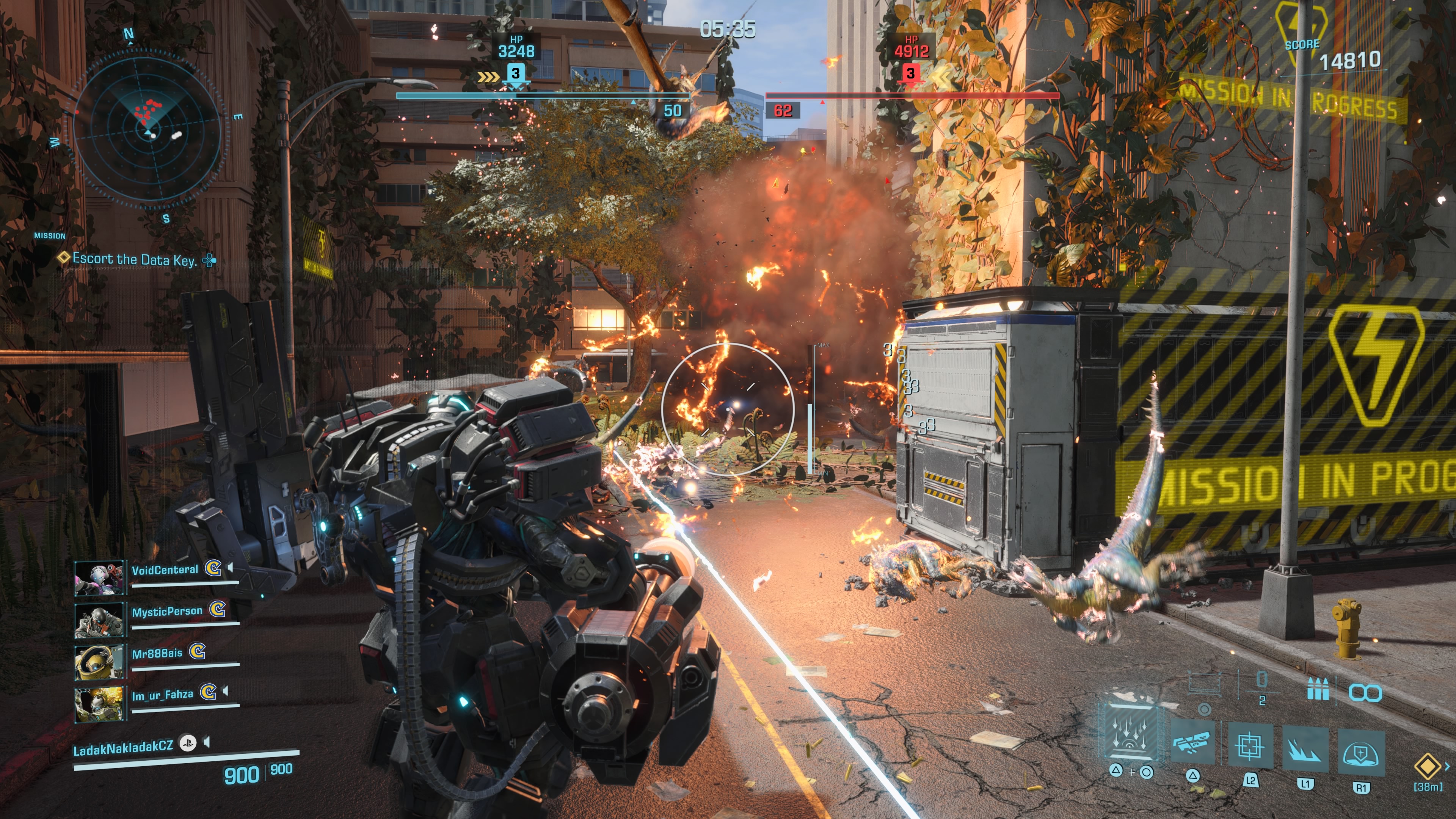This screenshot has width=1456, height=819.
Task: Select Im_ur_Fahza's teammate portrait
Action: point(99,704)
